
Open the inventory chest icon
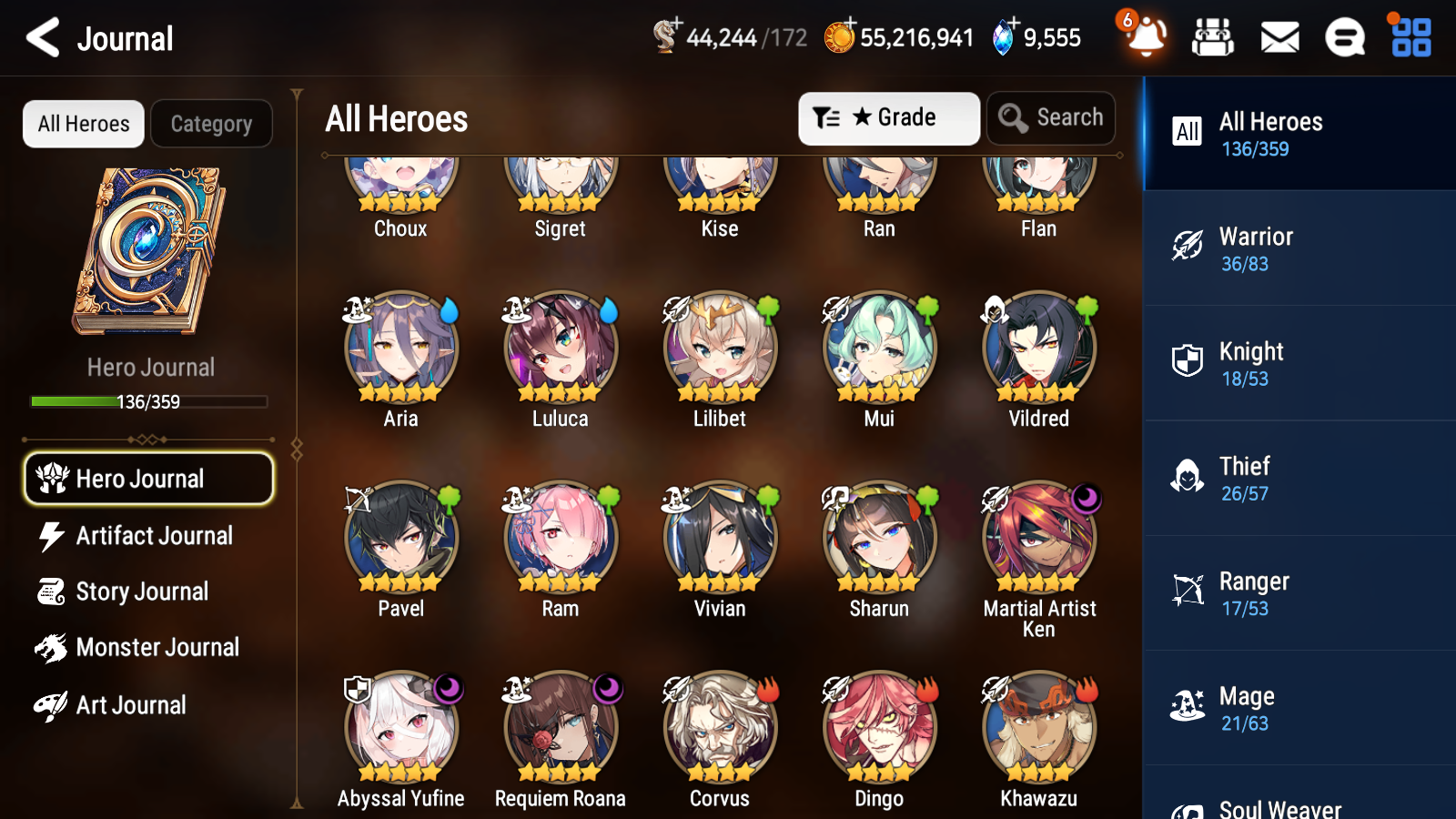pos(1214,37)
